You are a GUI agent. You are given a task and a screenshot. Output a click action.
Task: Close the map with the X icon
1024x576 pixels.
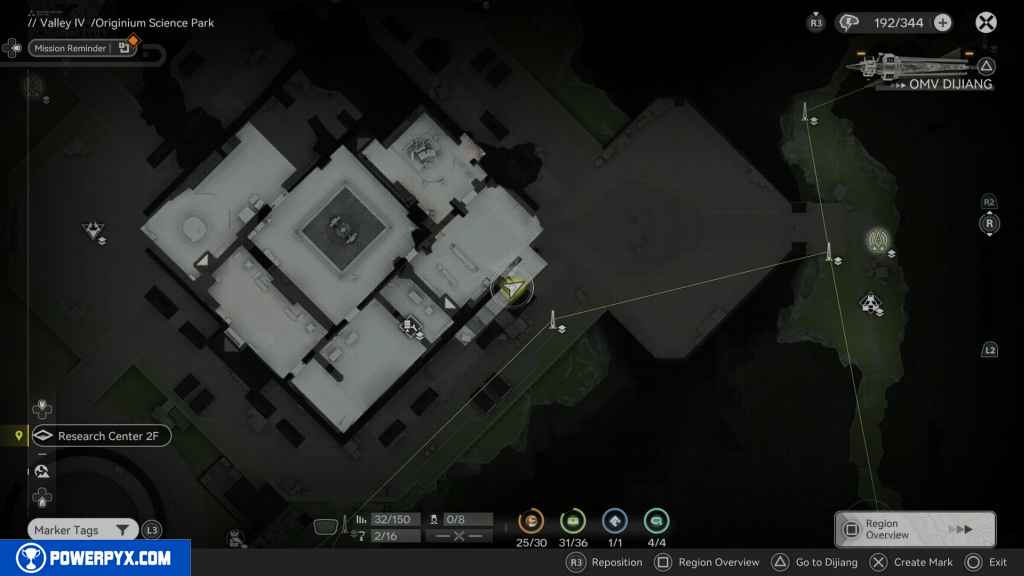coord(986,23)
